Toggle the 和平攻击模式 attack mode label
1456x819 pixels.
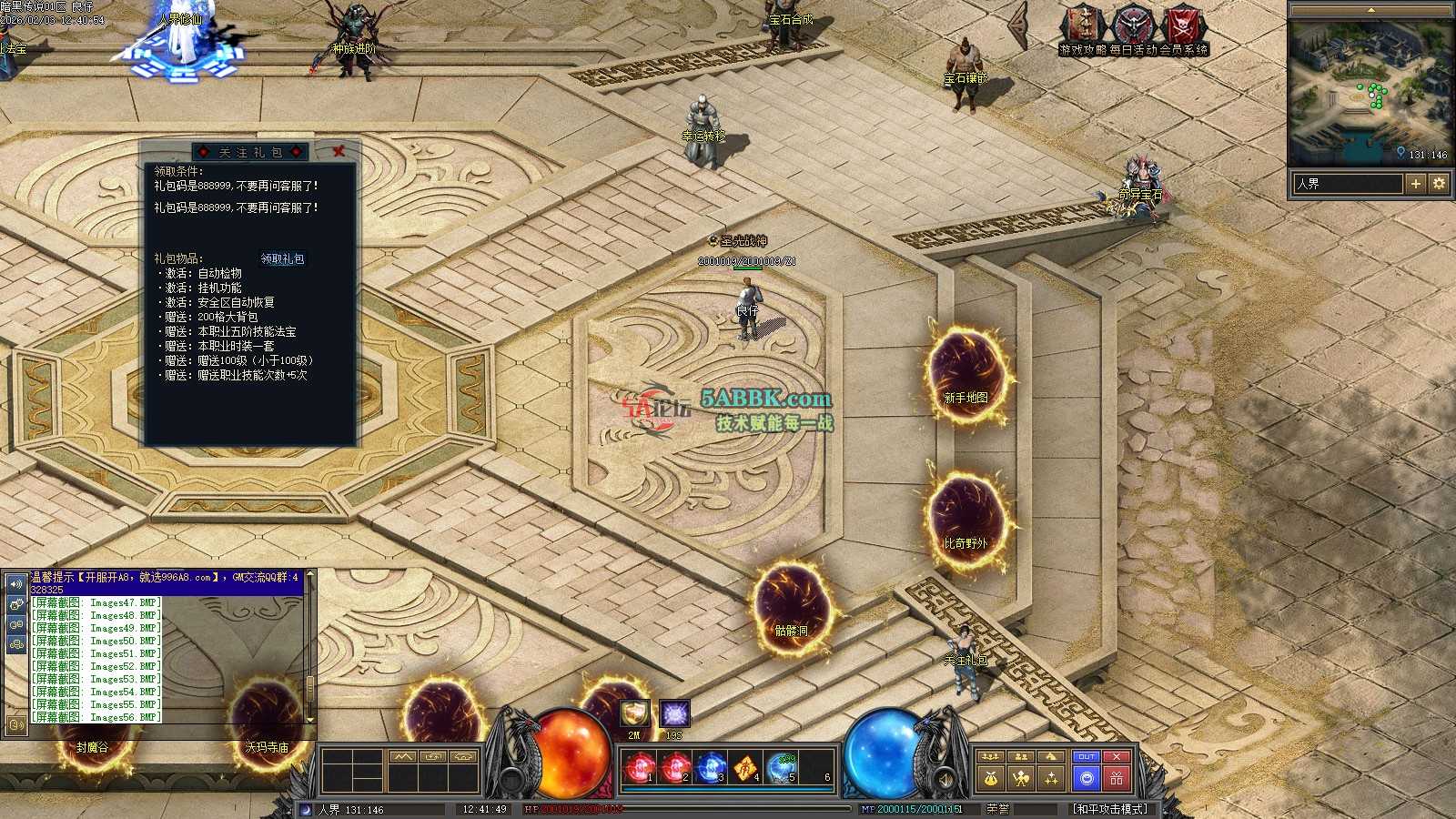(x=1110, y=809)
